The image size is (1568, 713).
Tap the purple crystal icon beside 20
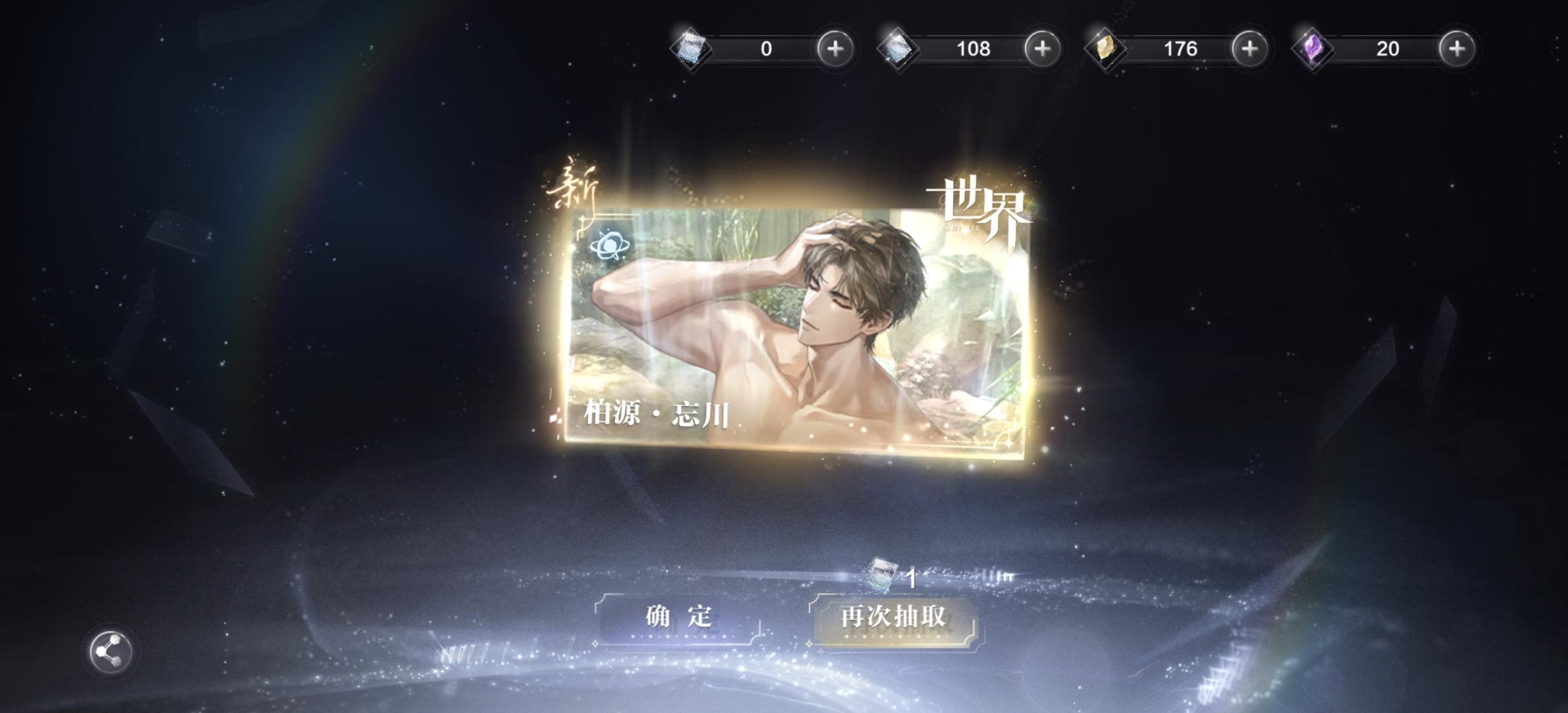pyautogui.click(x=1313, y=50)
